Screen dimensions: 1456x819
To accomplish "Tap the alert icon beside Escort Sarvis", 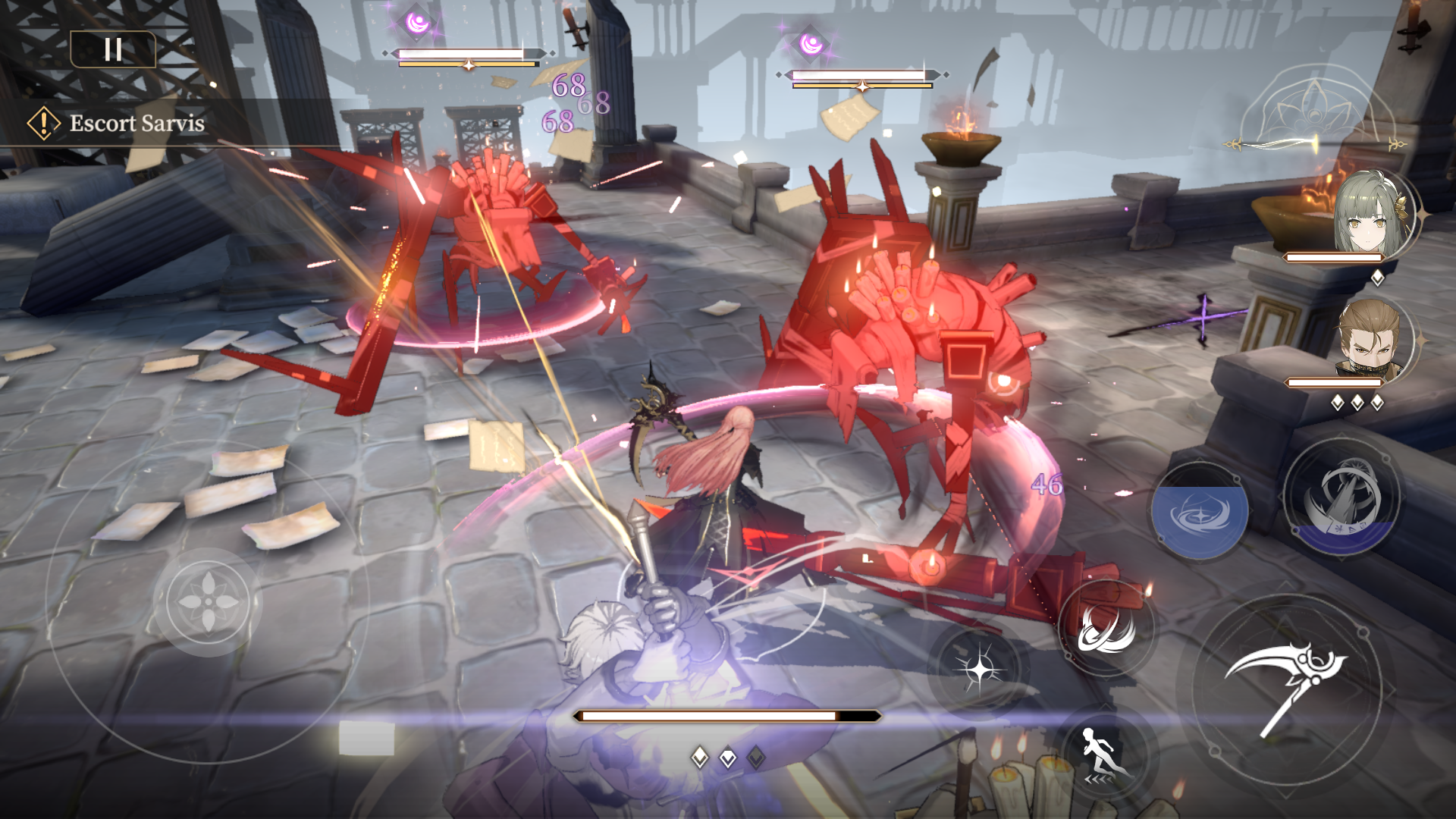I will (43, 121).
